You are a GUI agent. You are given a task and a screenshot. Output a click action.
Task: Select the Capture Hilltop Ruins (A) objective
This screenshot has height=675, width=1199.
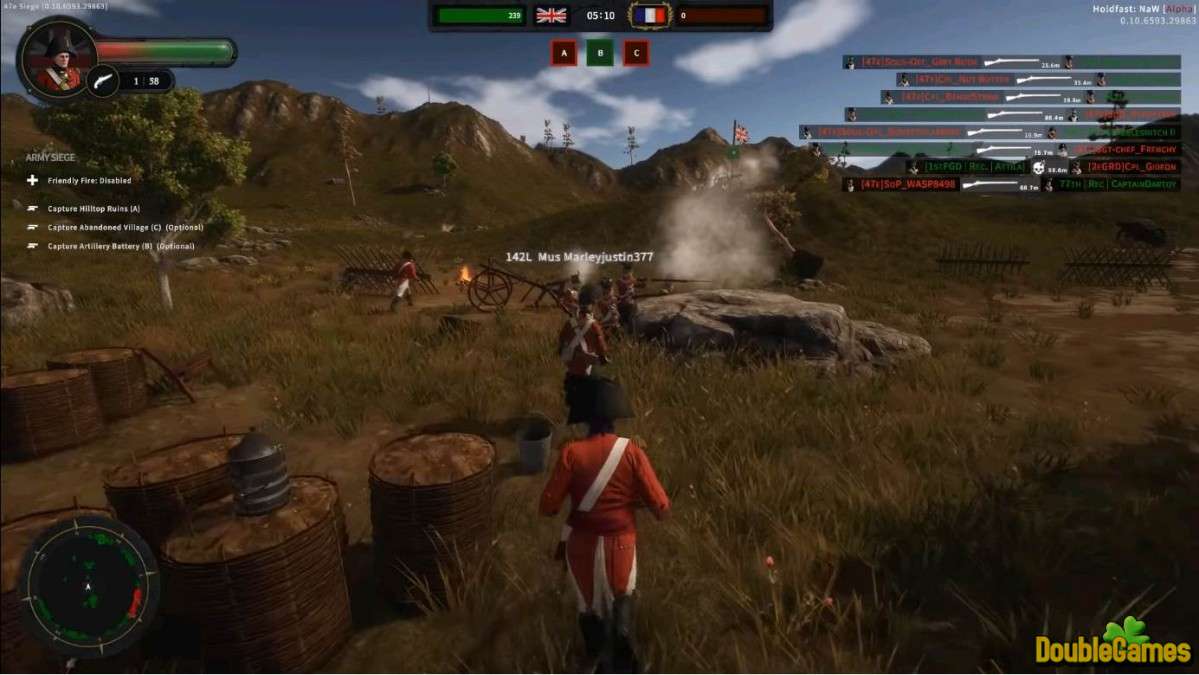(x=93, y=208)
